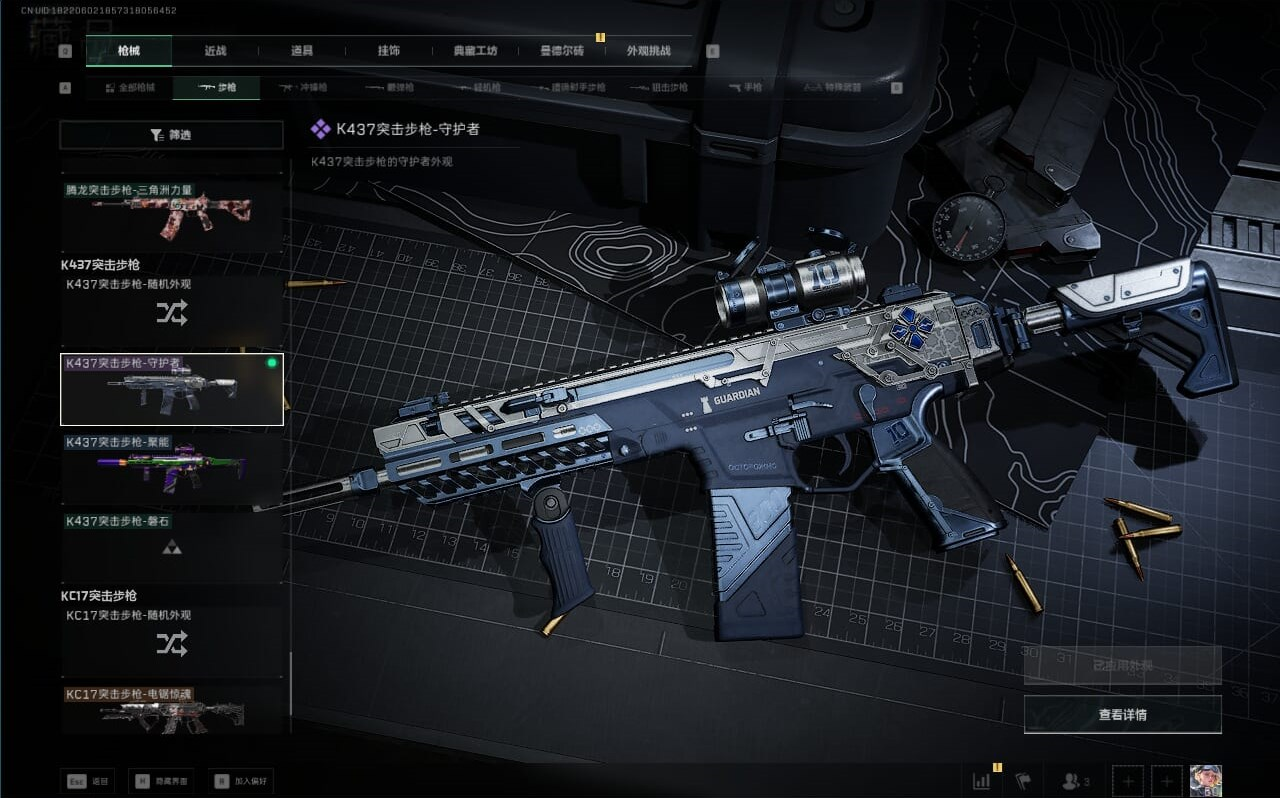
Task: Choose the K437突击步枪-磐石 skin
Action: pos(172,547)
